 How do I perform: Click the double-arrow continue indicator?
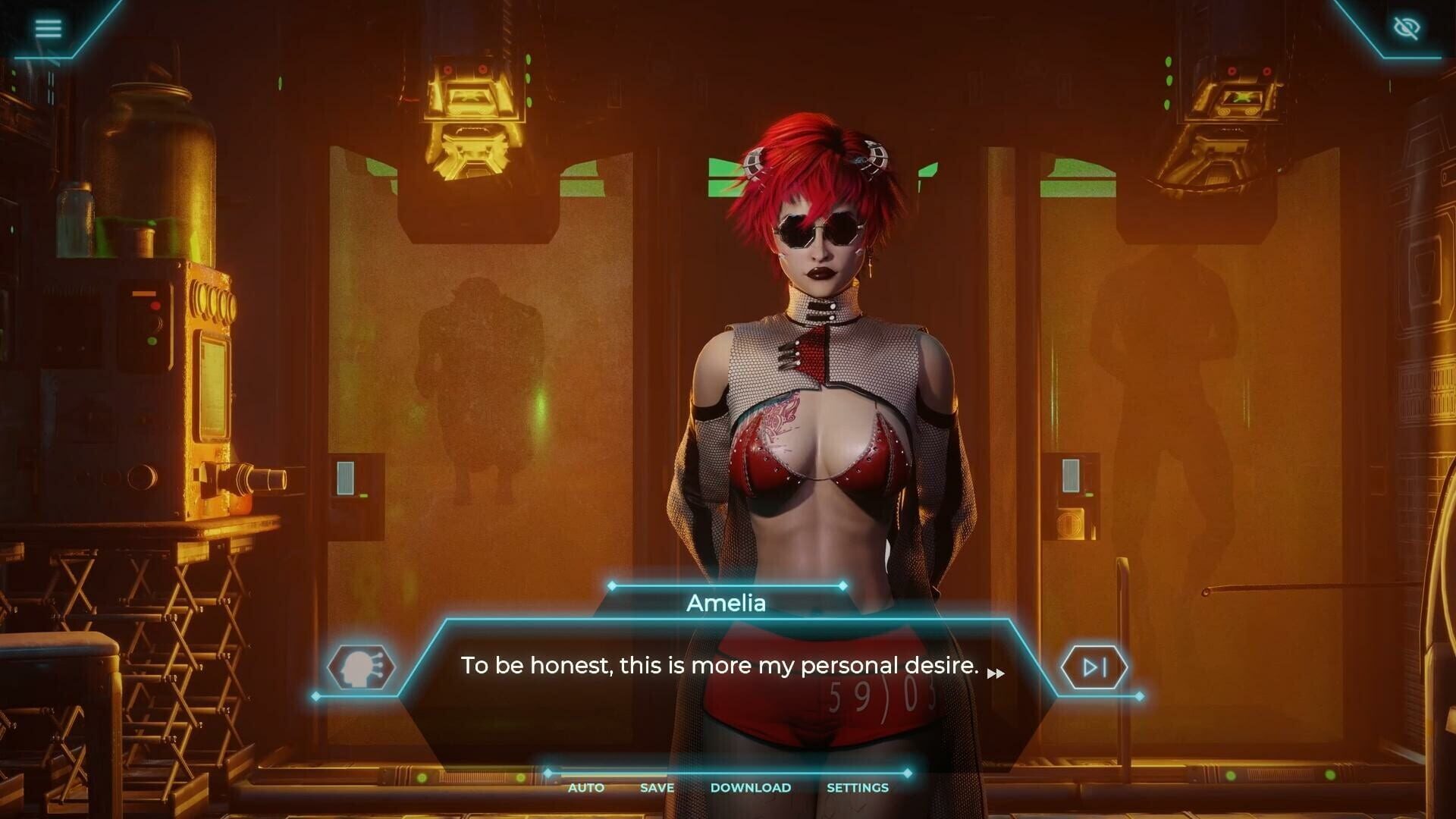997,673
